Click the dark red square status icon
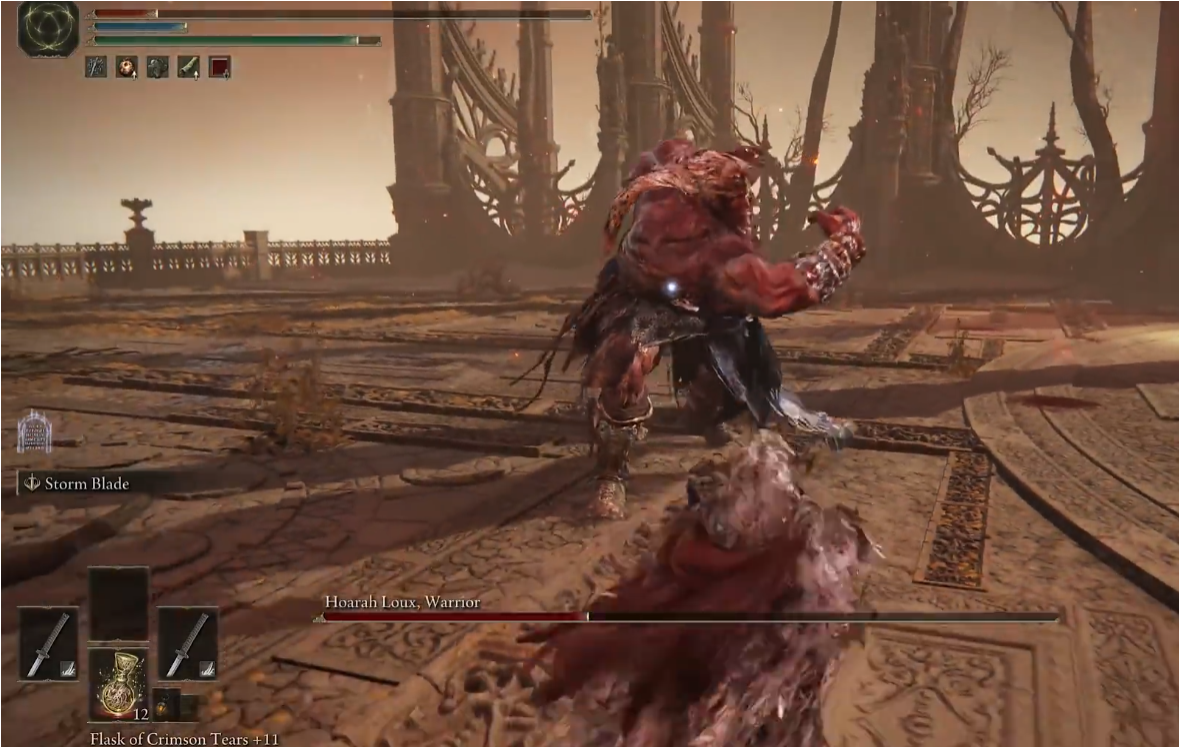 click(x=220, y=67)
